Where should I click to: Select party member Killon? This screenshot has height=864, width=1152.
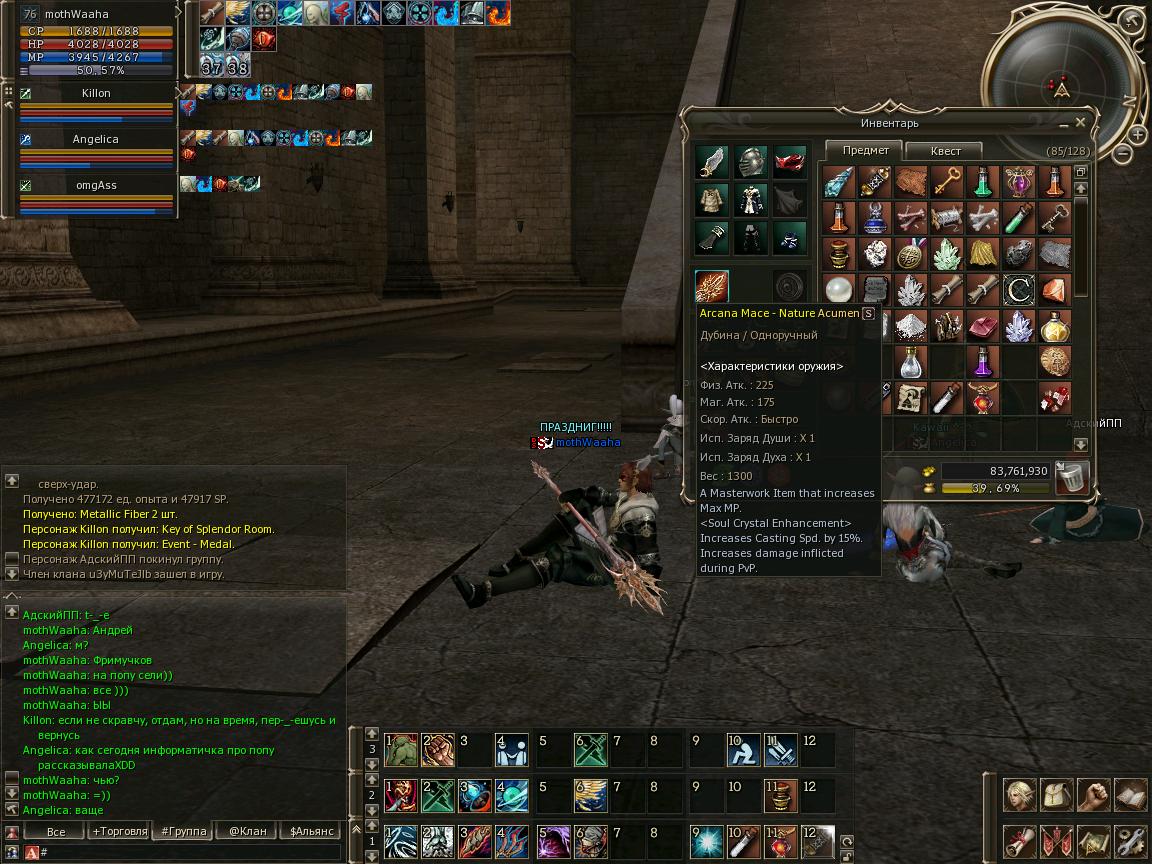(96, 93)
